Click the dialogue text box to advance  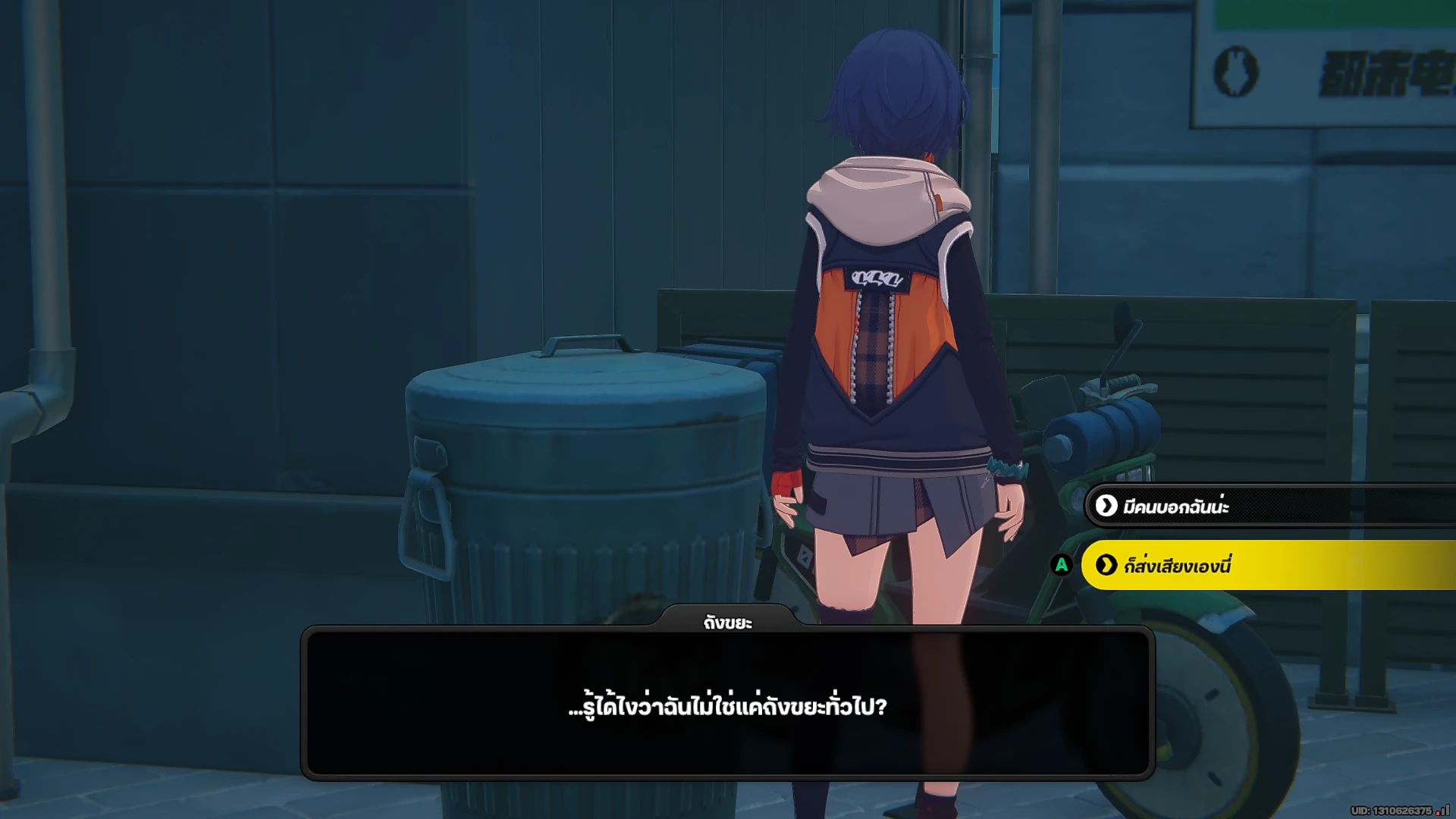point(728,705)
